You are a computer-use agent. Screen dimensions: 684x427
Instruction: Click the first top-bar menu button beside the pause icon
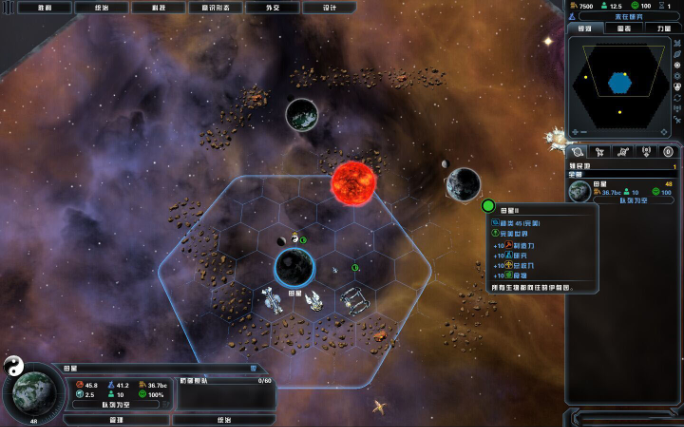44,7
